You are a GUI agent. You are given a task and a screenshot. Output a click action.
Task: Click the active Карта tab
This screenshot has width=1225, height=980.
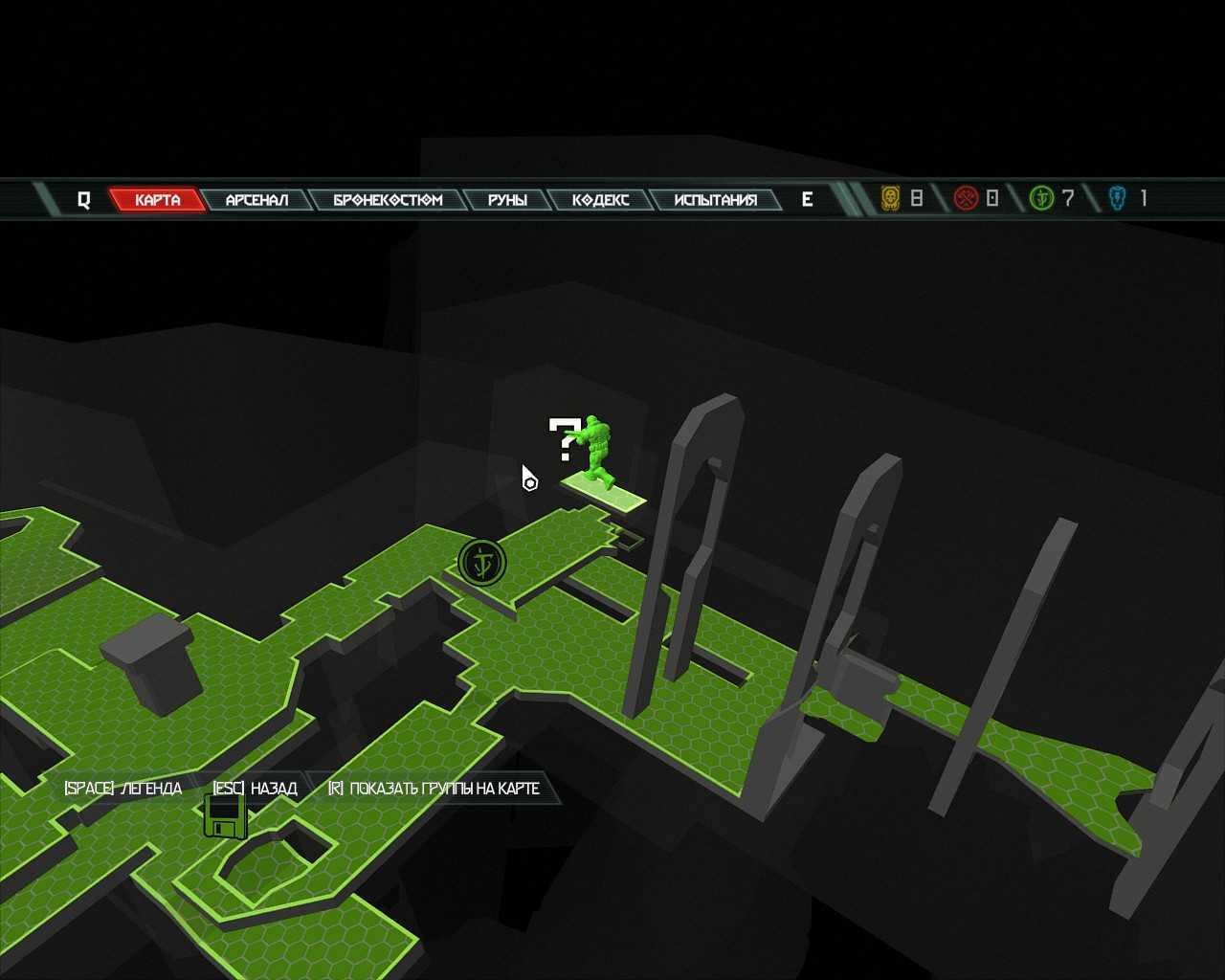tap(157, 200)
